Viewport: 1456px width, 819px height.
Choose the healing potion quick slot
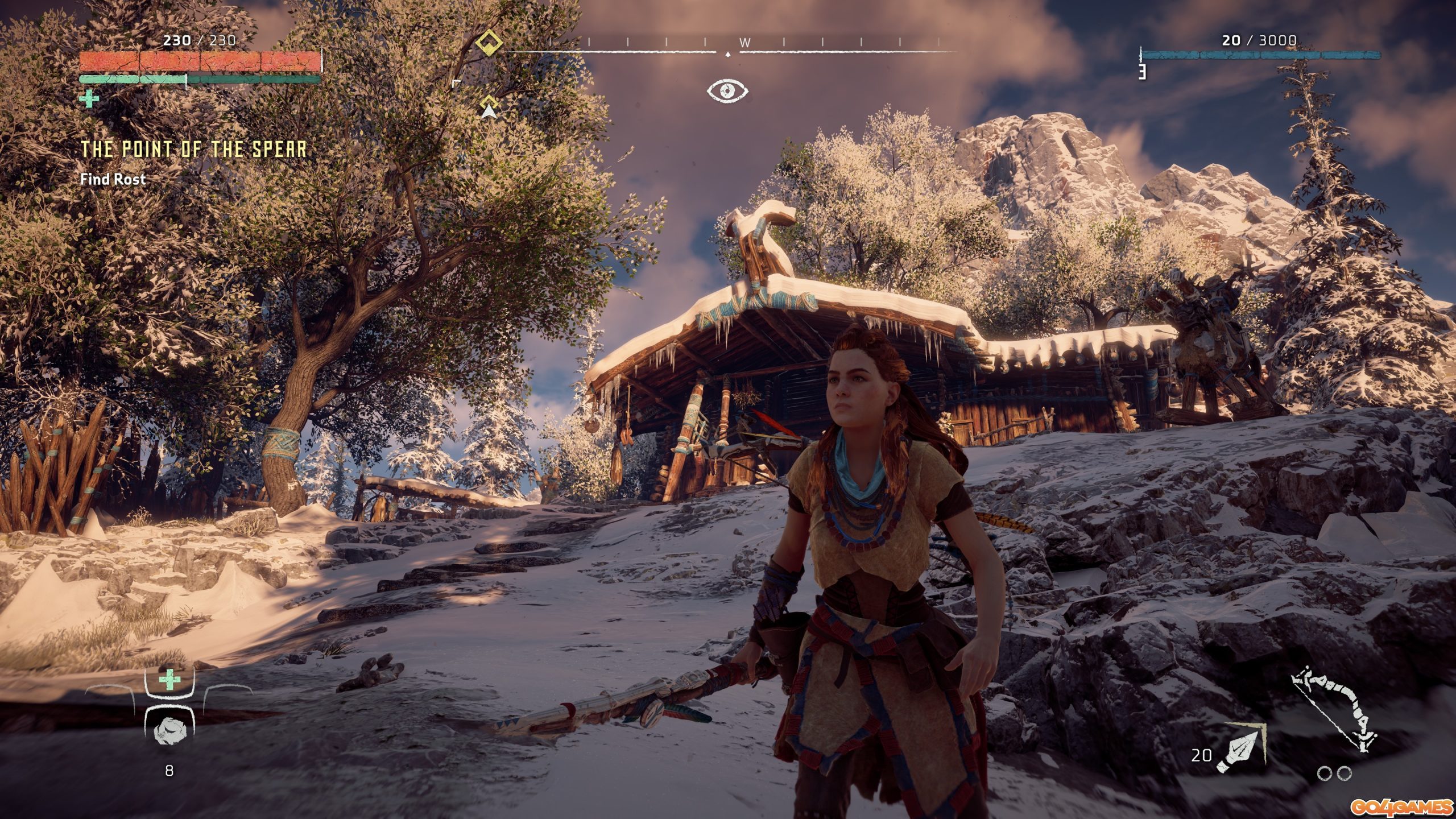tap(169, 680)
